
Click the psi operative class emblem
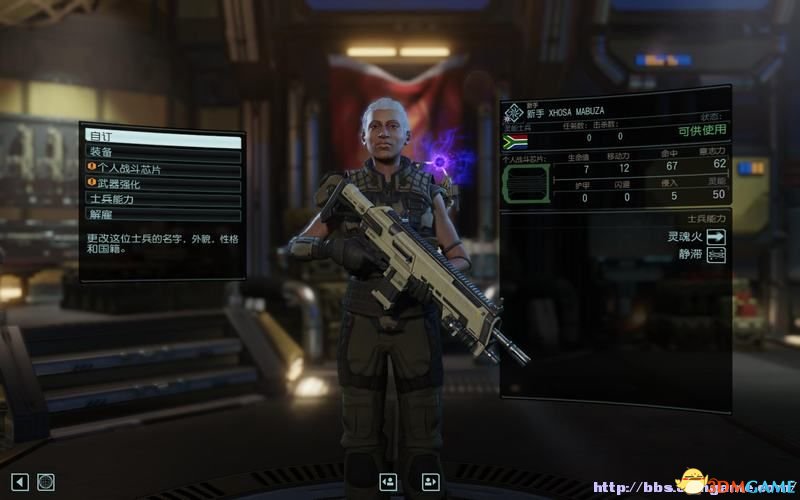(x=512, y=111)
